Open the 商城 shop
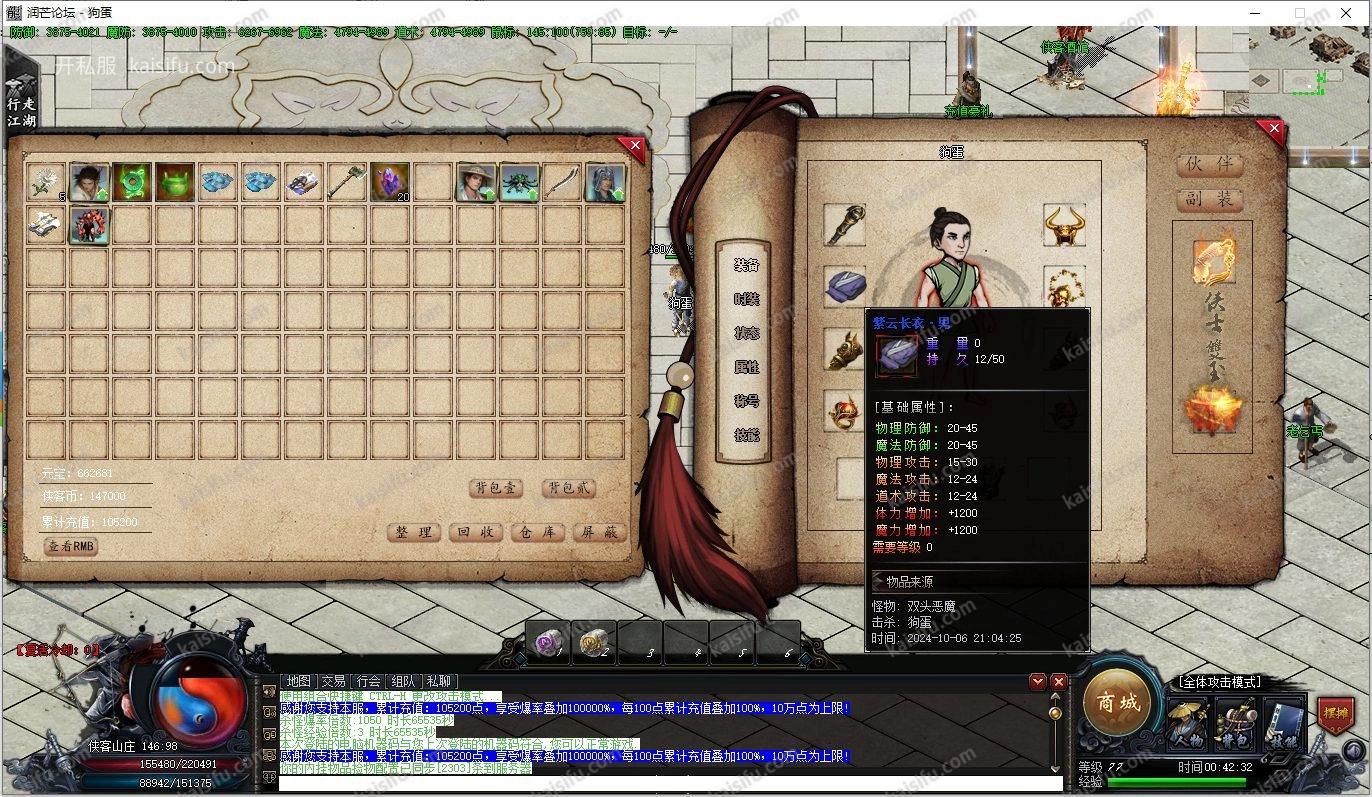Screen dimensions: 1372x797 (x=1118, y=703)
